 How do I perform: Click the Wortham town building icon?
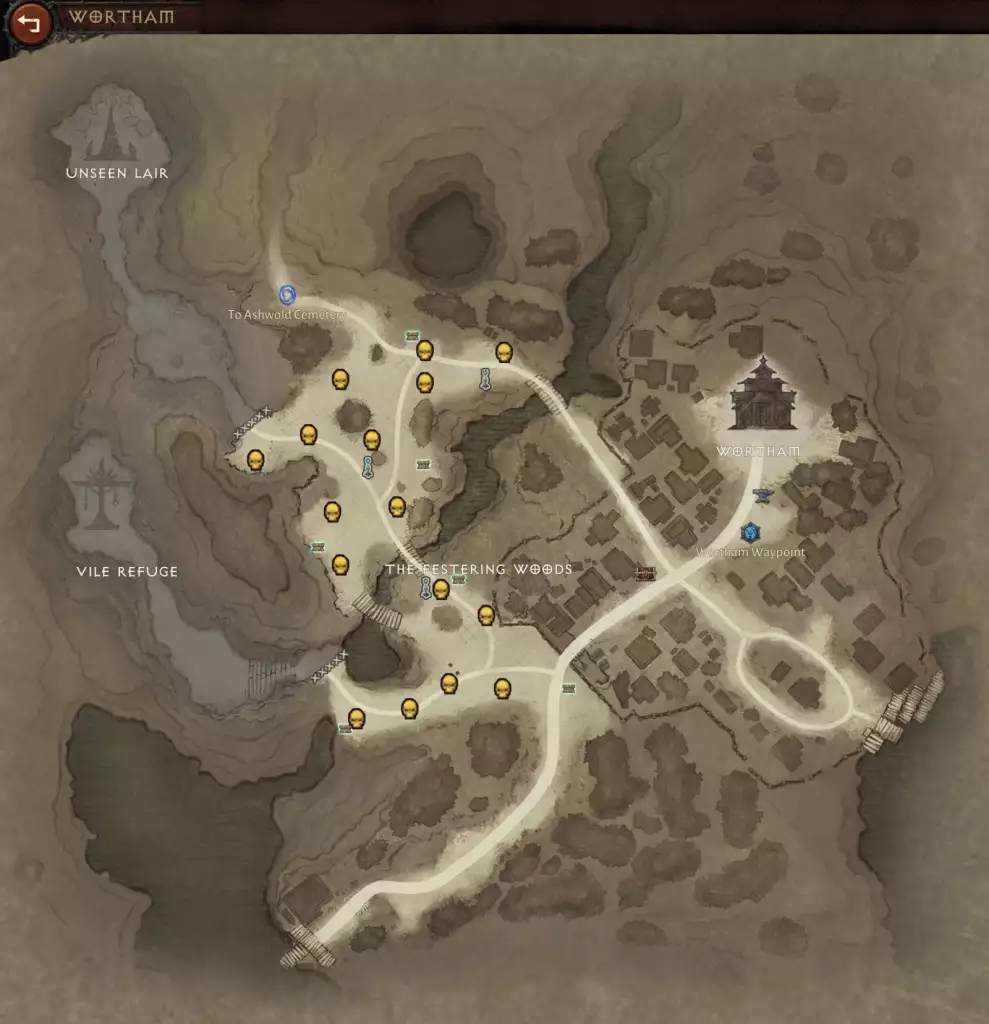[763, 395]
